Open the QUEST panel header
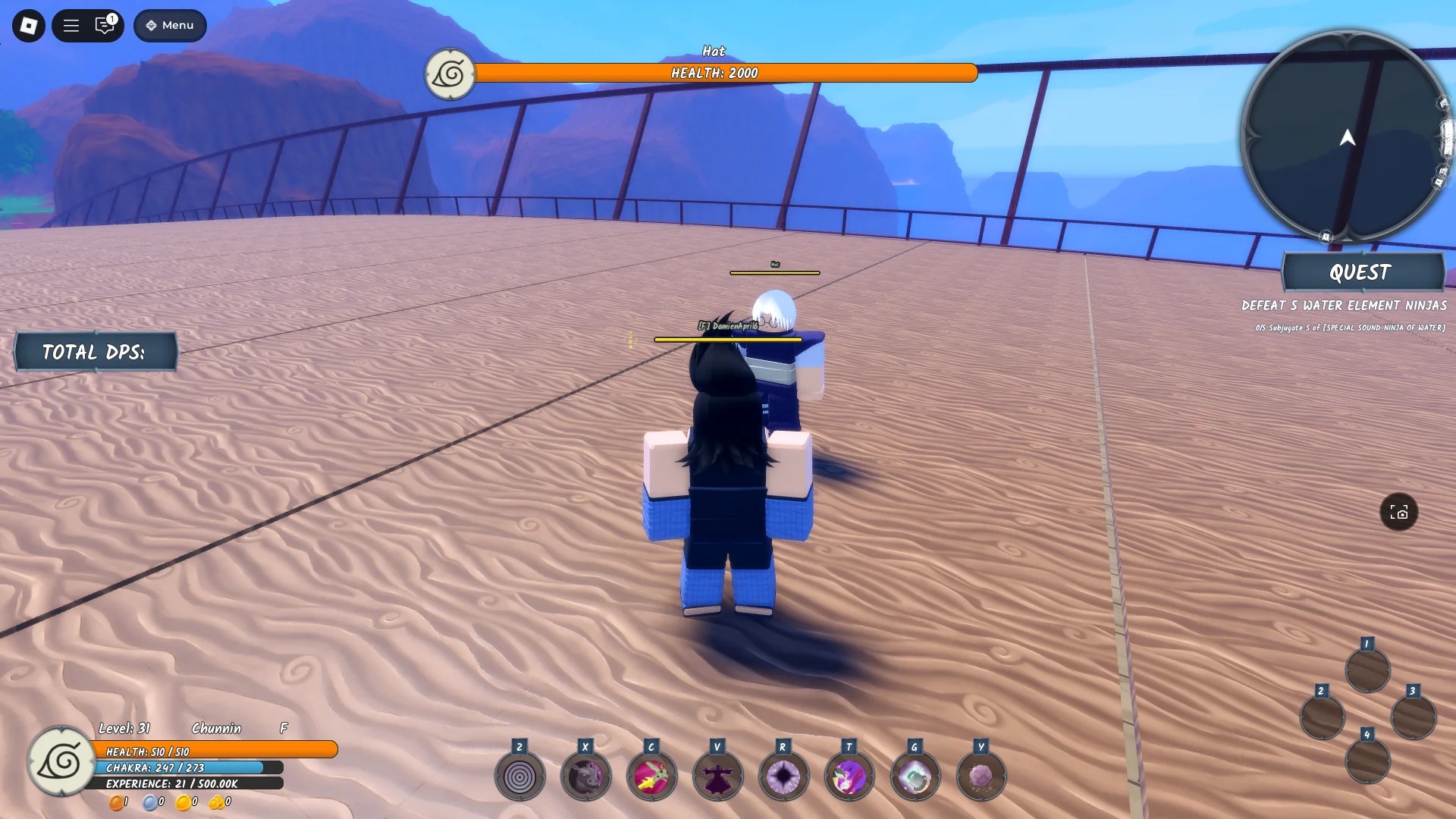Viewport: 1456px width, 819px height. click(1361, 272)
